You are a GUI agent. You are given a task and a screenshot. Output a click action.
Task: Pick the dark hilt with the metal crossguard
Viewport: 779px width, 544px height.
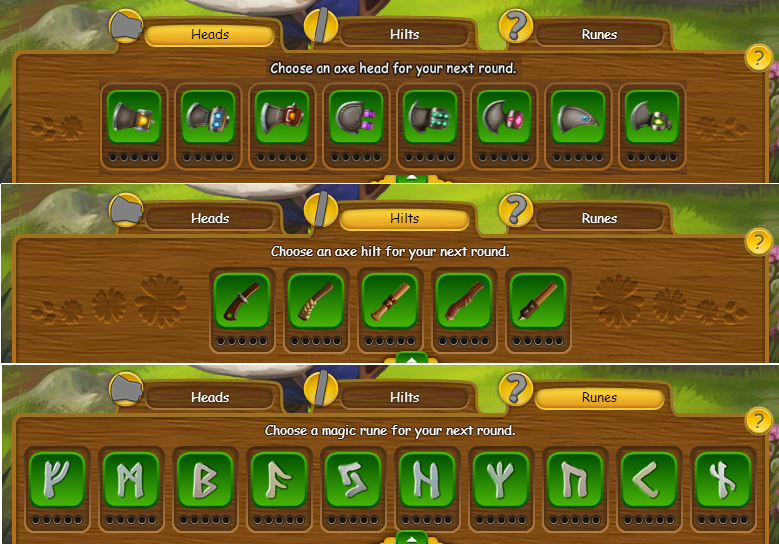pyautogui.click(x=242, y=299)
